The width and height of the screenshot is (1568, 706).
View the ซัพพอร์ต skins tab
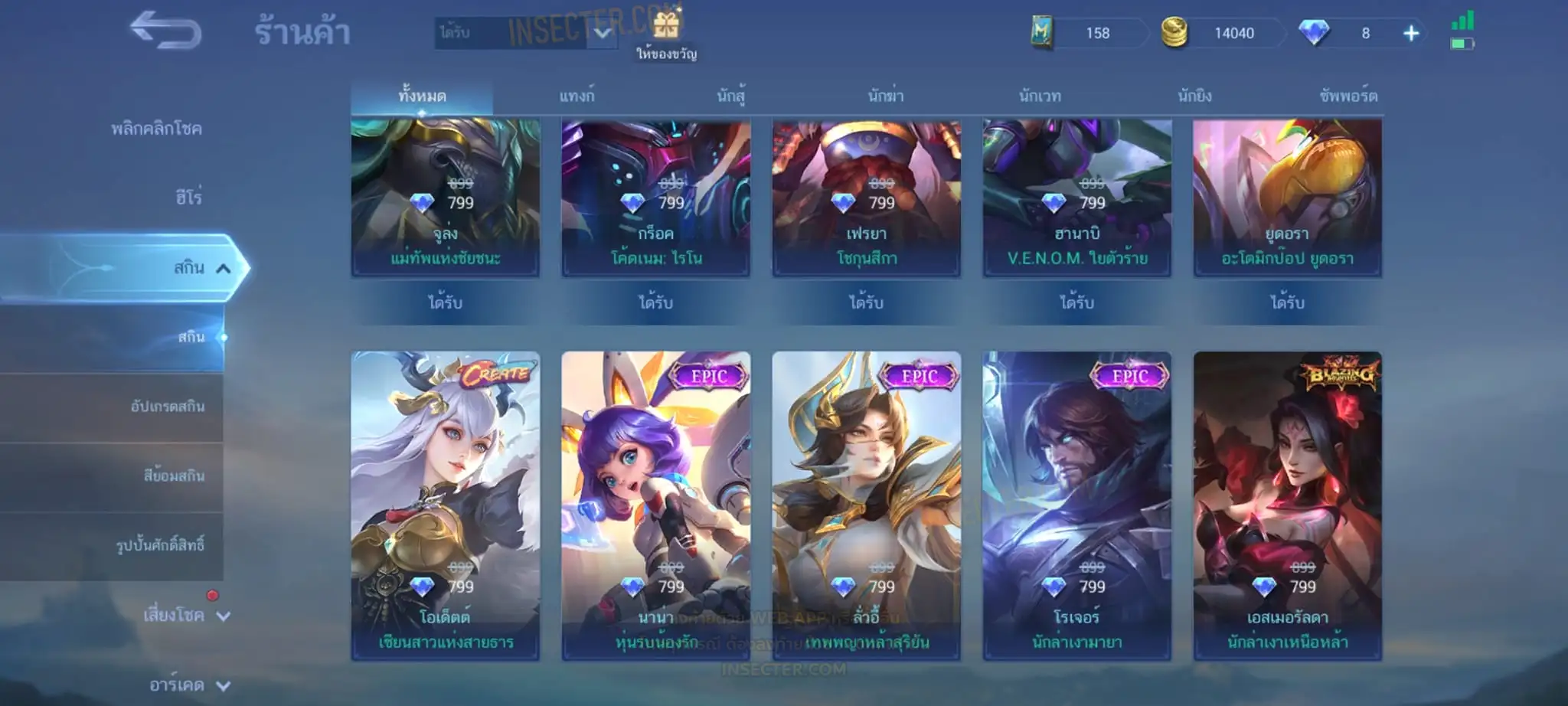[1348, 96]
